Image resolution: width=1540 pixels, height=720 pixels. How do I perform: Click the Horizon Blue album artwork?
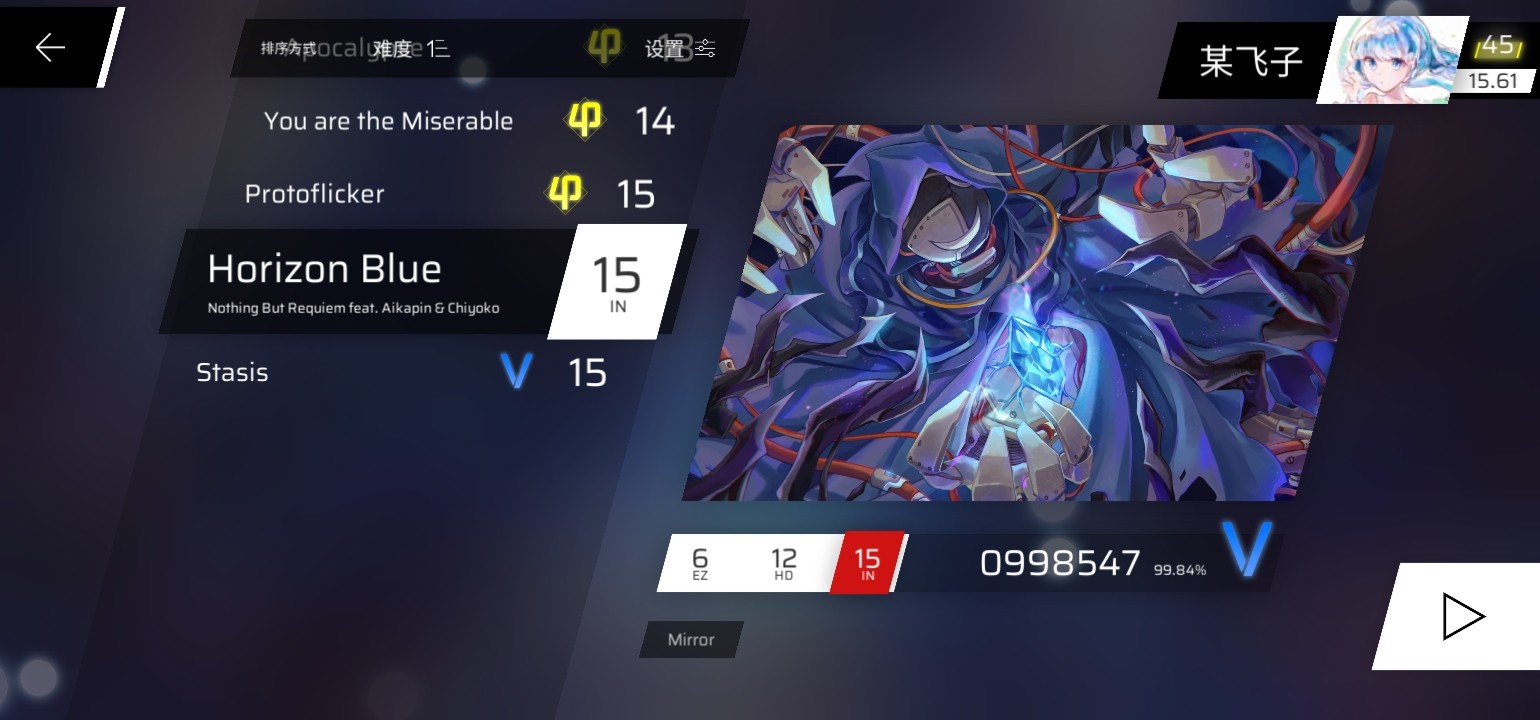pyautogui.click(x=1040, y=310)
